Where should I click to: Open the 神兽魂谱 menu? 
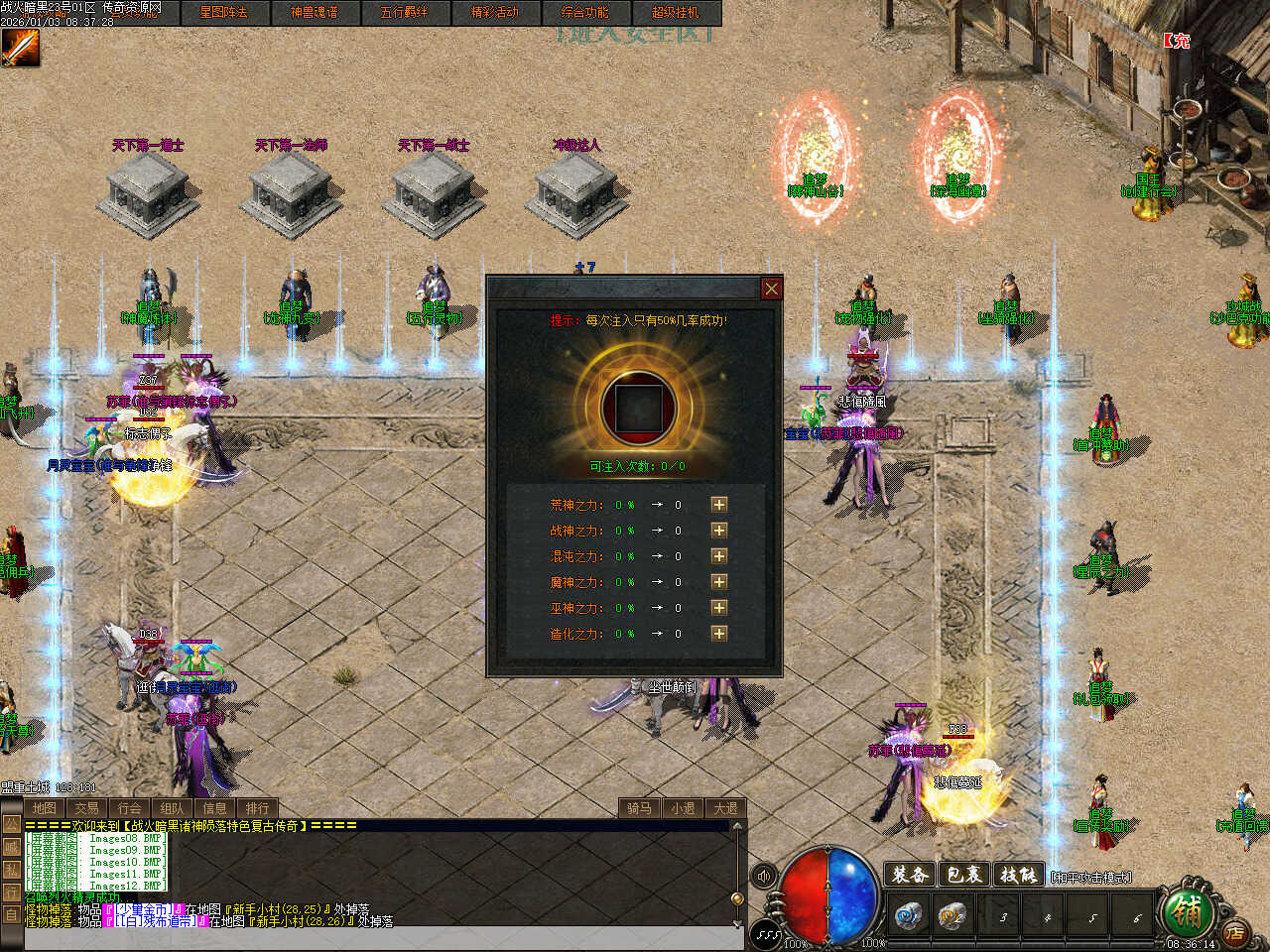tap(314, 13)
